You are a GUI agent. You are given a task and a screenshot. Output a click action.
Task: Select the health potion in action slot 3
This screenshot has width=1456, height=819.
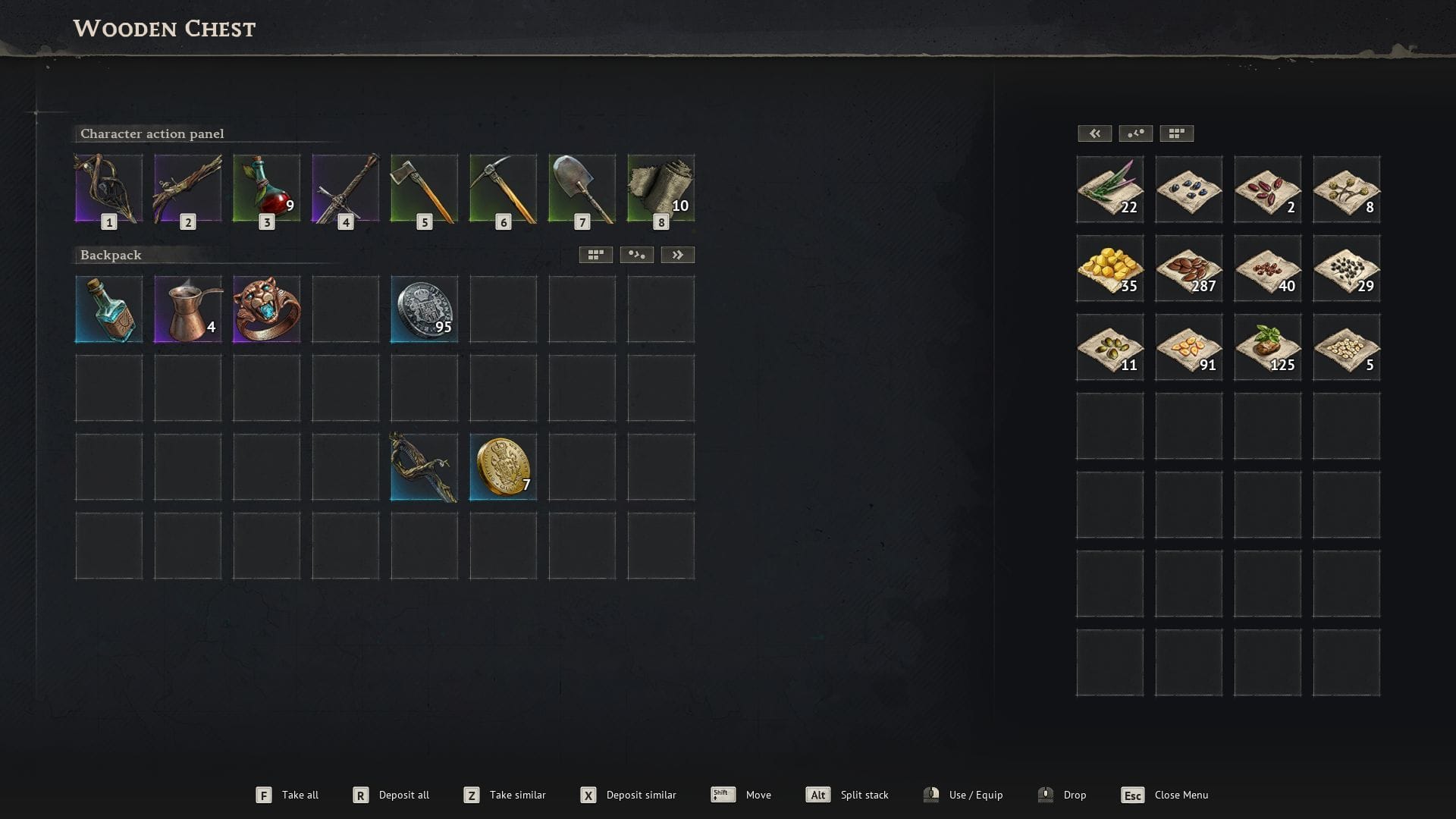[266, 189]
